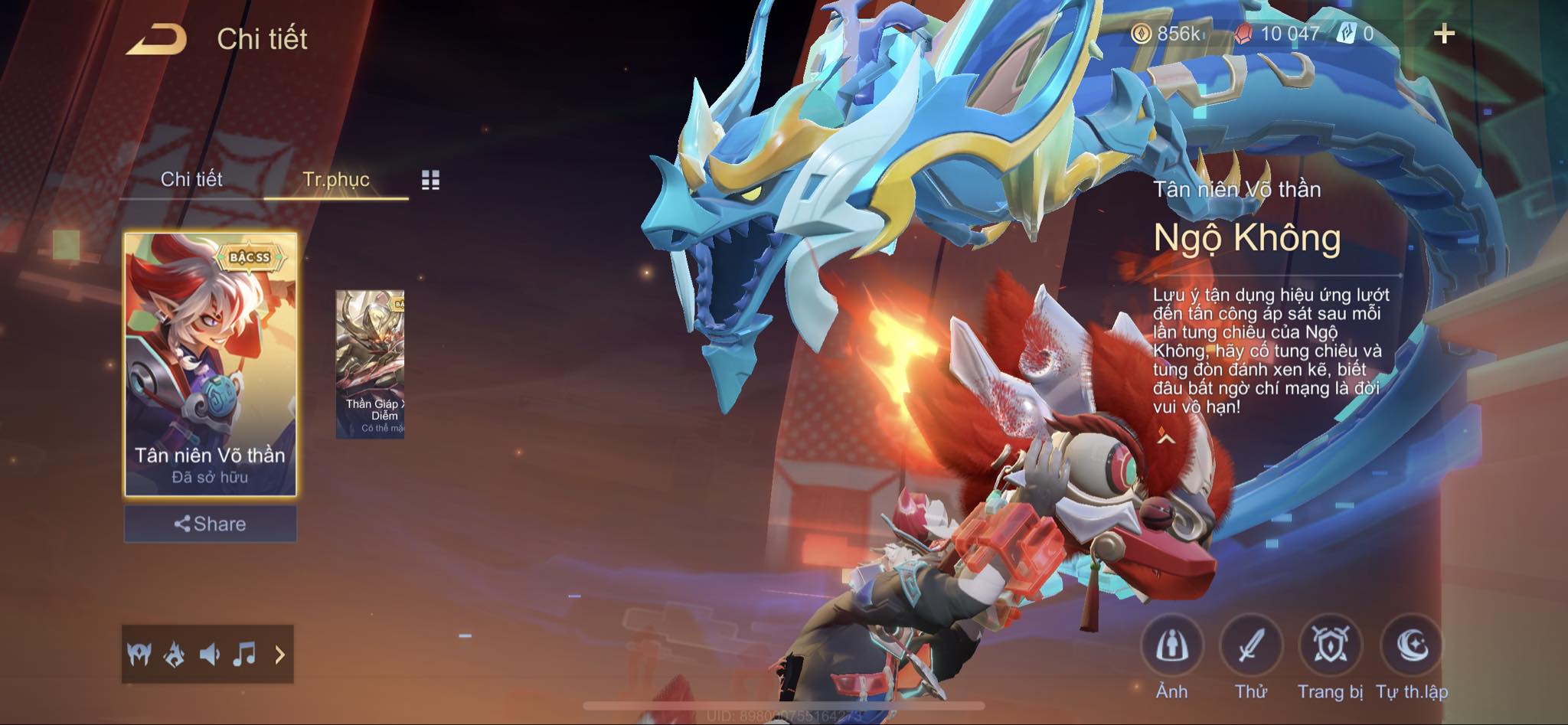1568x725 pixels.
Task: Play the speaker voice sound icon
Action: 209,655
